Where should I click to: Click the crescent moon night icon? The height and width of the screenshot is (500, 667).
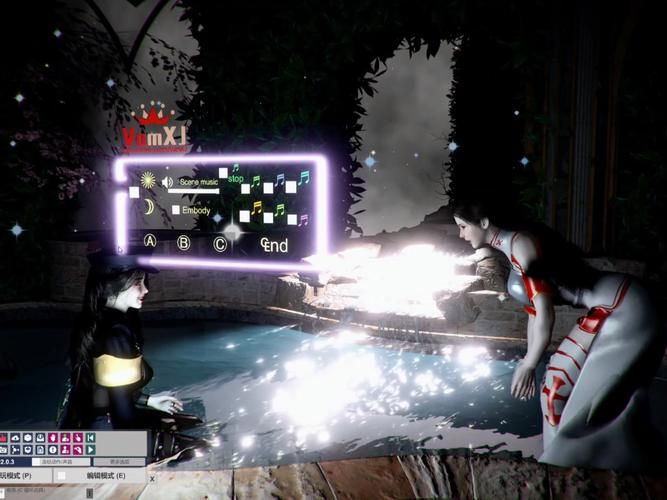click(148, 206)
